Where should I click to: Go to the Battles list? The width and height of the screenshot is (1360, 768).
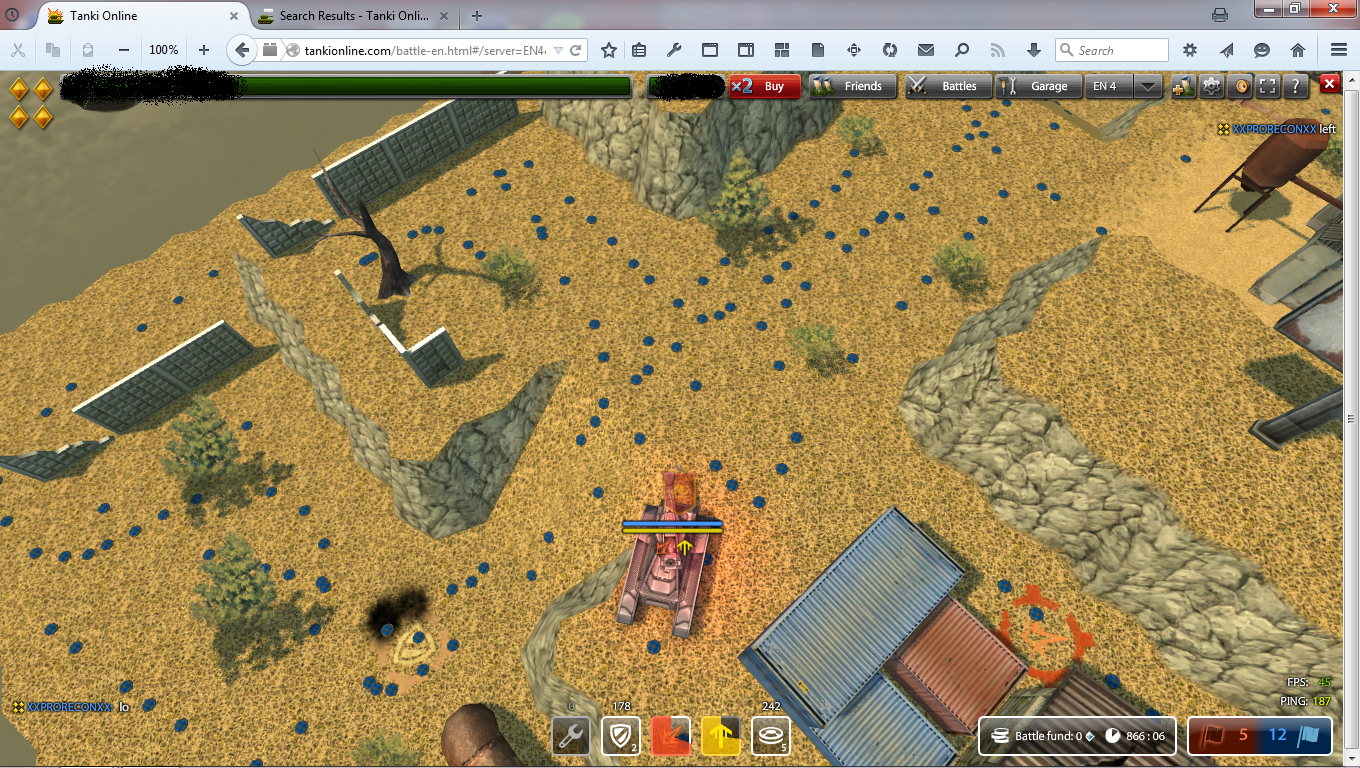[x=947, y=86]
